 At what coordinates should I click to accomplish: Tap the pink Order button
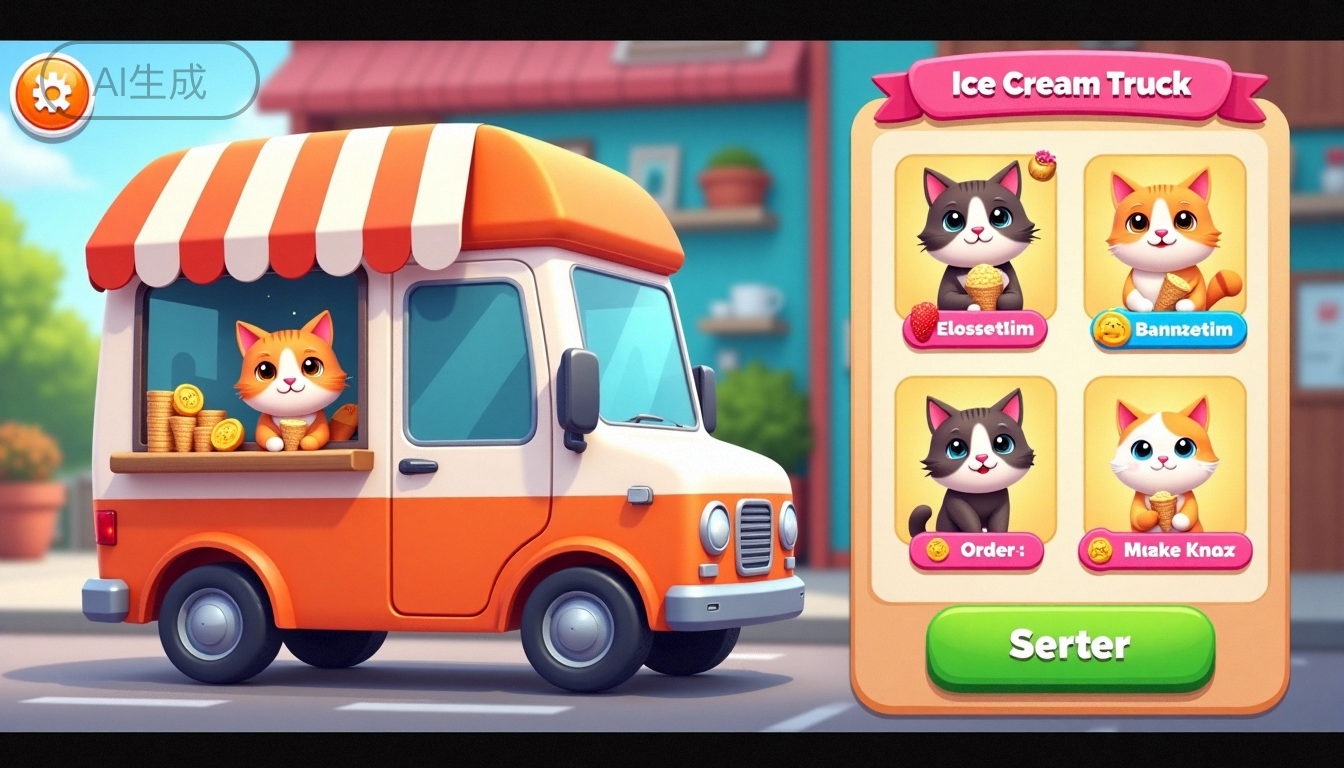tap(975, 550)
